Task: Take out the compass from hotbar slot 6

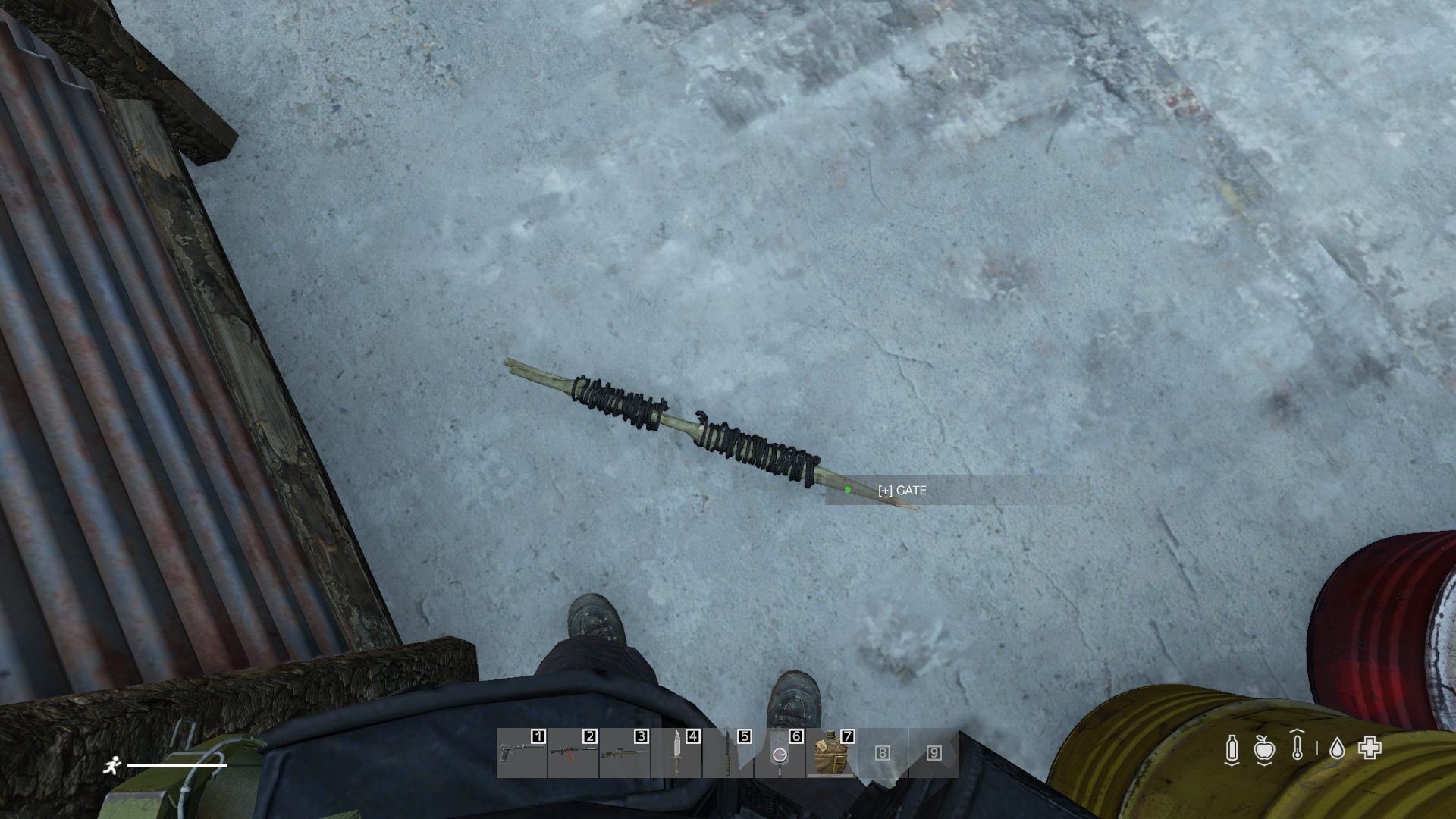Action: 780,753
